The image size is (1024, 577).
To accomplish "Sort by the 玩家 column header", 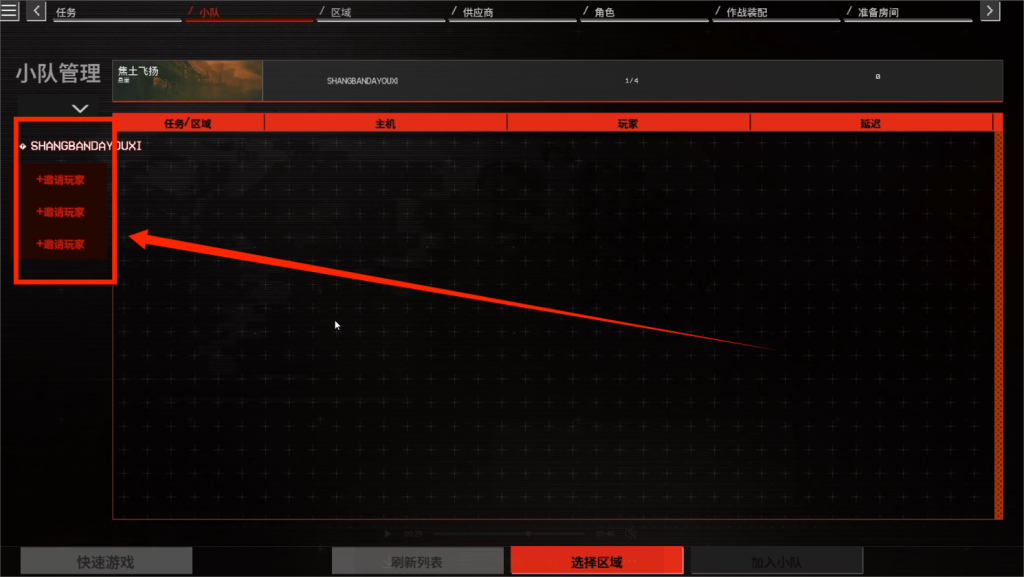I will click(628, 124).
